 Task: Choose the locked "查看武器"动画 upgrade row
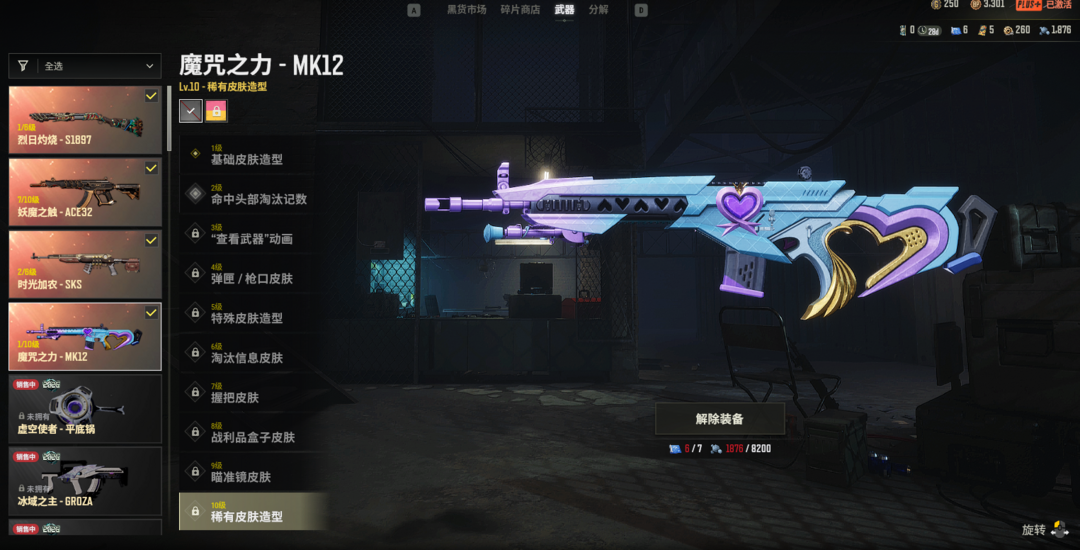click(x=253, y=234)
